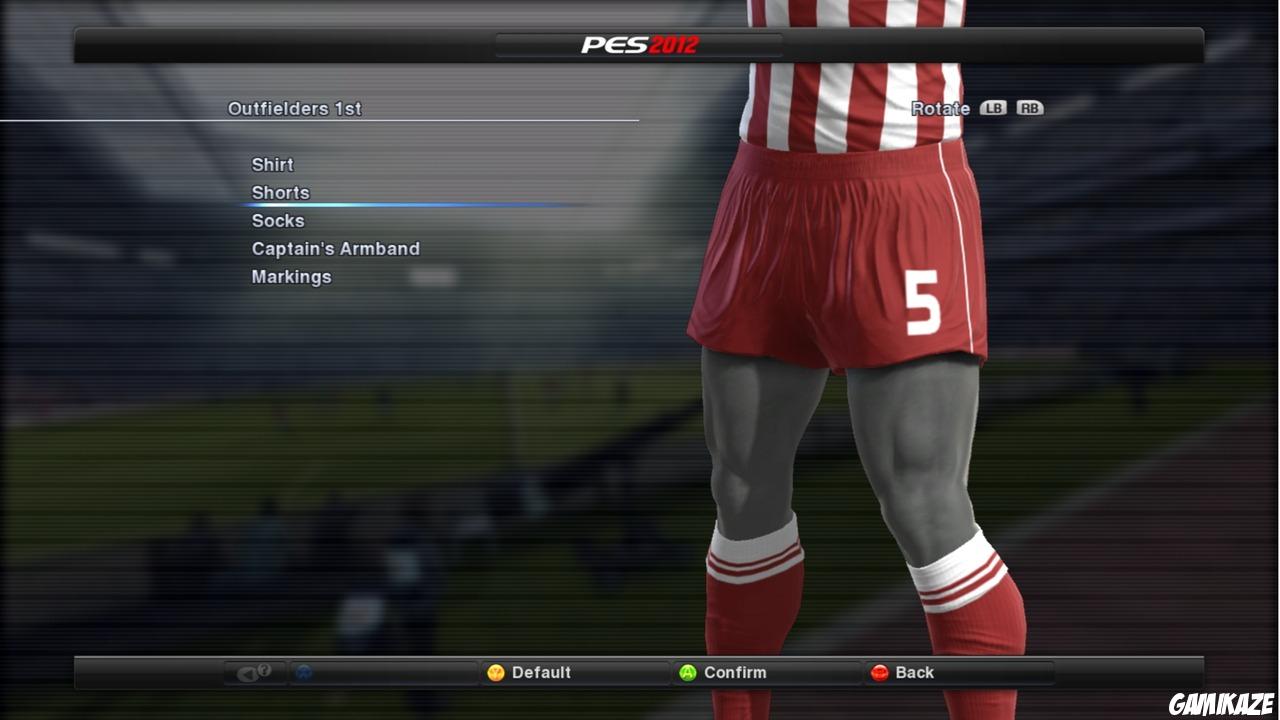Image resolution: width=1280 pixels, height=720 pixels.
Task: Click the RB shoulder button icon next to Rotate
Action: pyautogui.click(x=1030, y=108)
